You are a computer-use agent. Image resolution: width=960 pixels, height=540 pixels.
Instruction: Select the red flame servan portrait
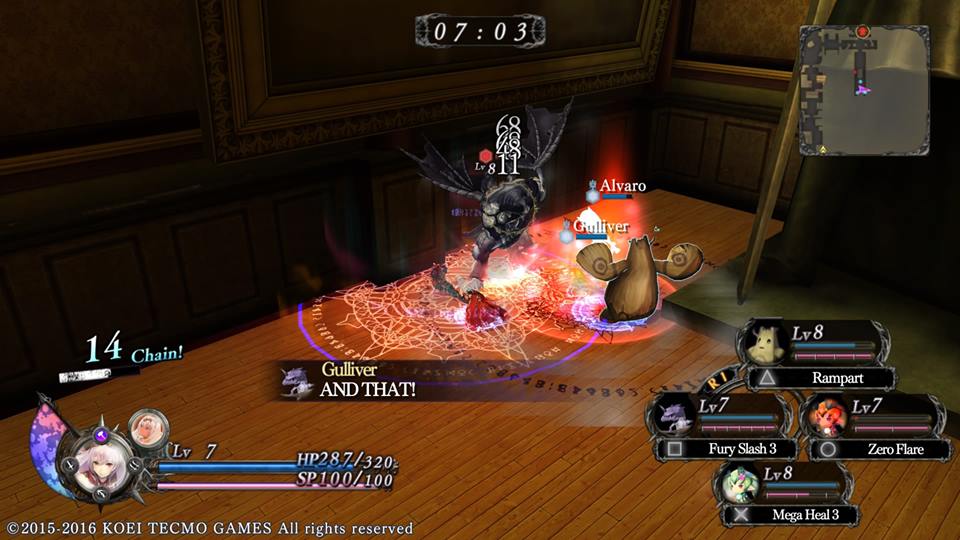[x=827, y=414]
